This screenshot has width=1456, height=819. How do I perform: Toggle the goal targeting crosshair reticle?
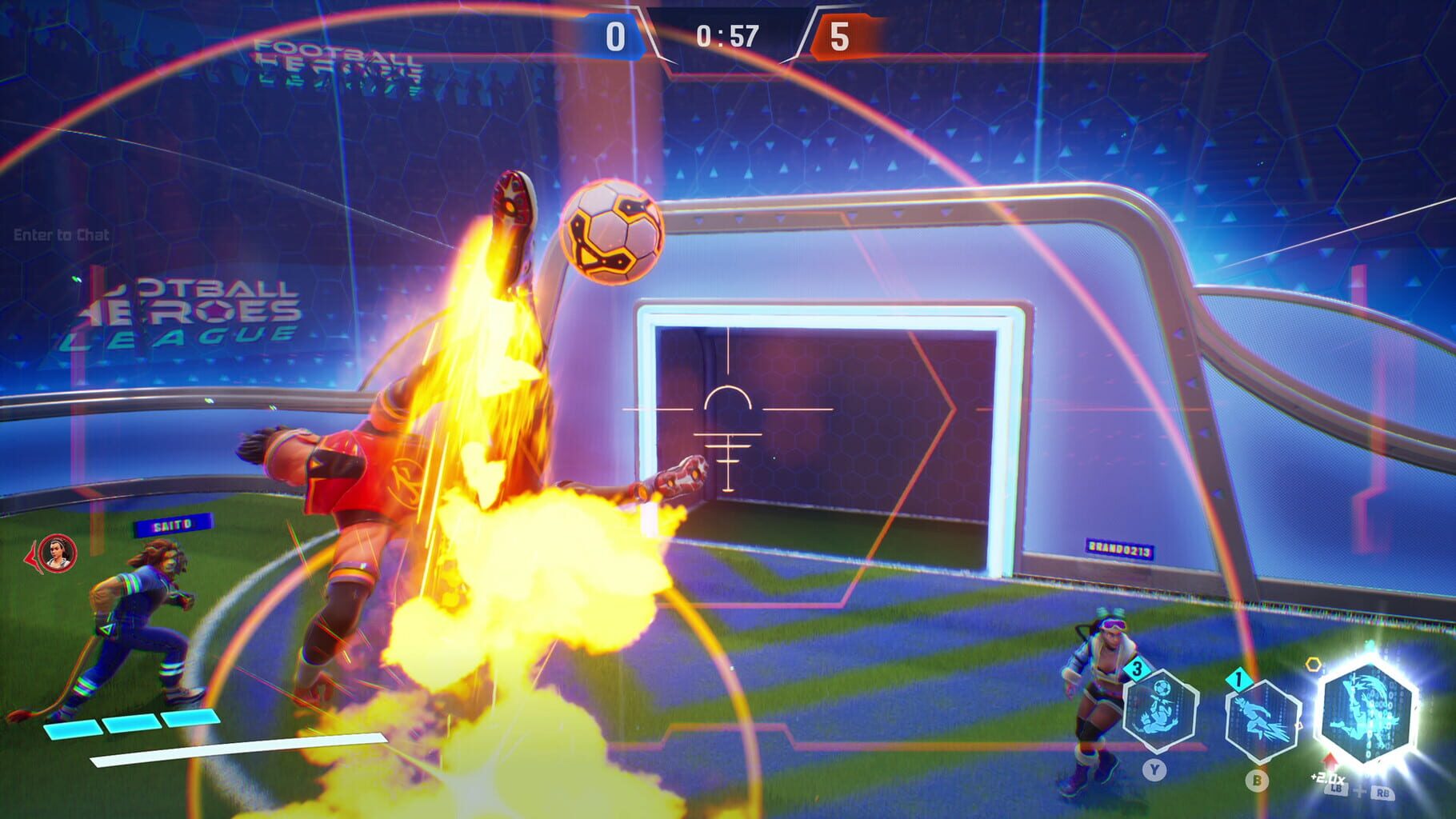coord(730,436)
